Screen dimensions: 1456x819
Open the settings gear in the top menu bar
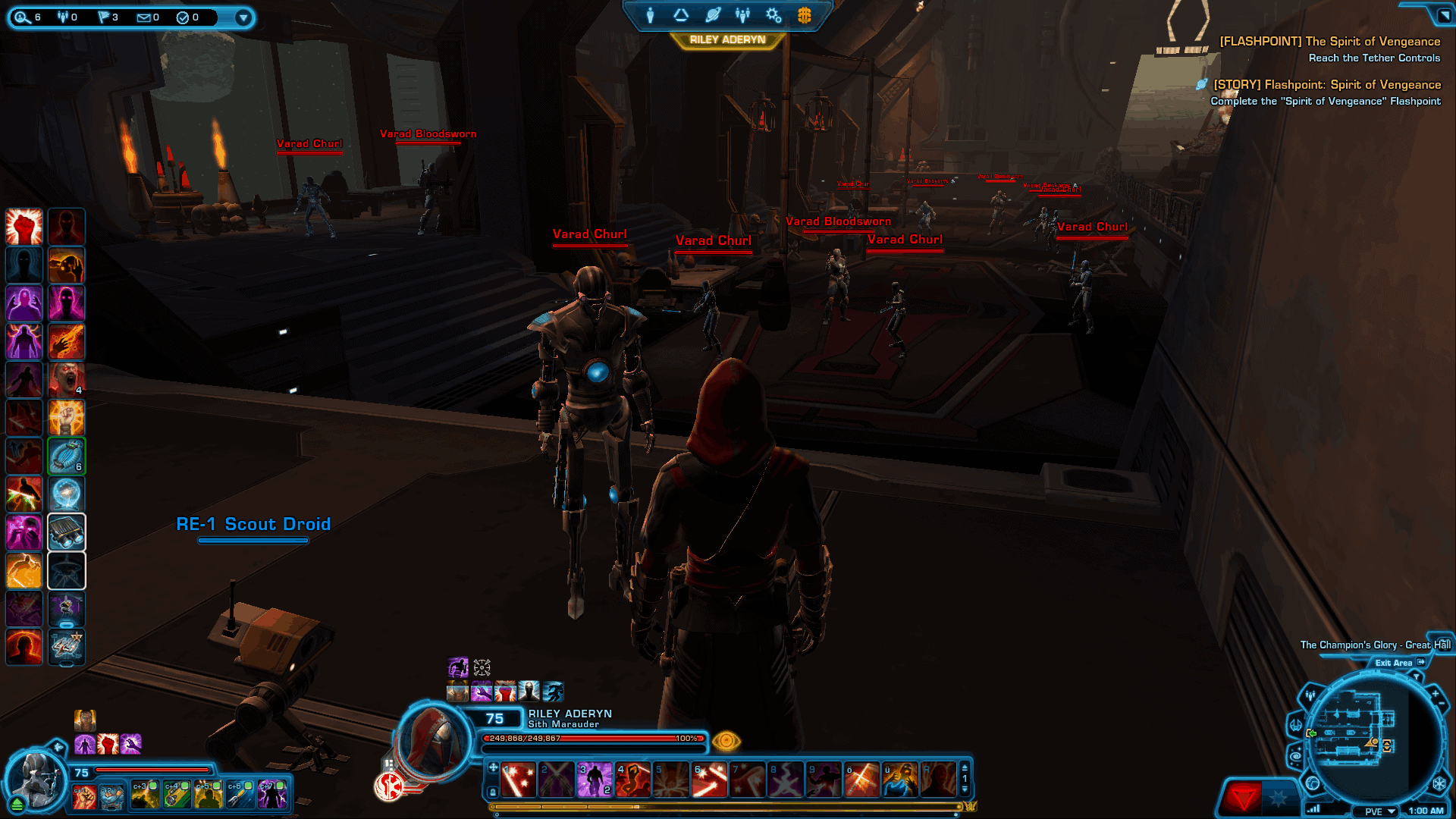point(773,15)
